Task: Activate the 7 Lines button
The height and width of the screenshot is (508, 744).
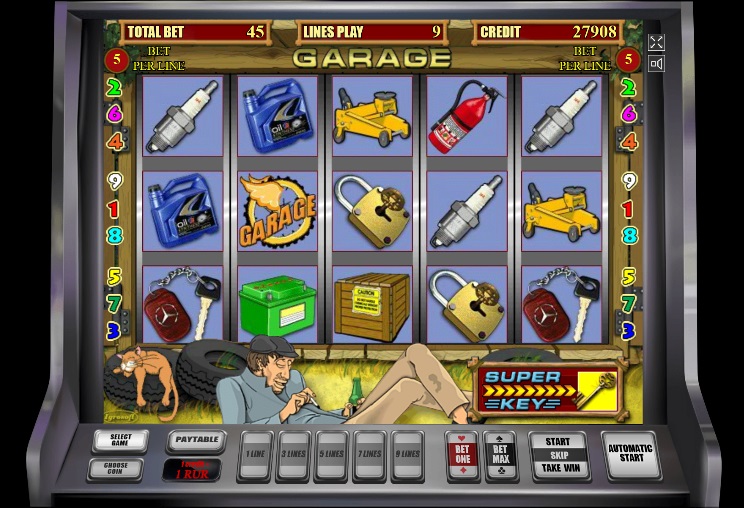Action: click(369, 455)
